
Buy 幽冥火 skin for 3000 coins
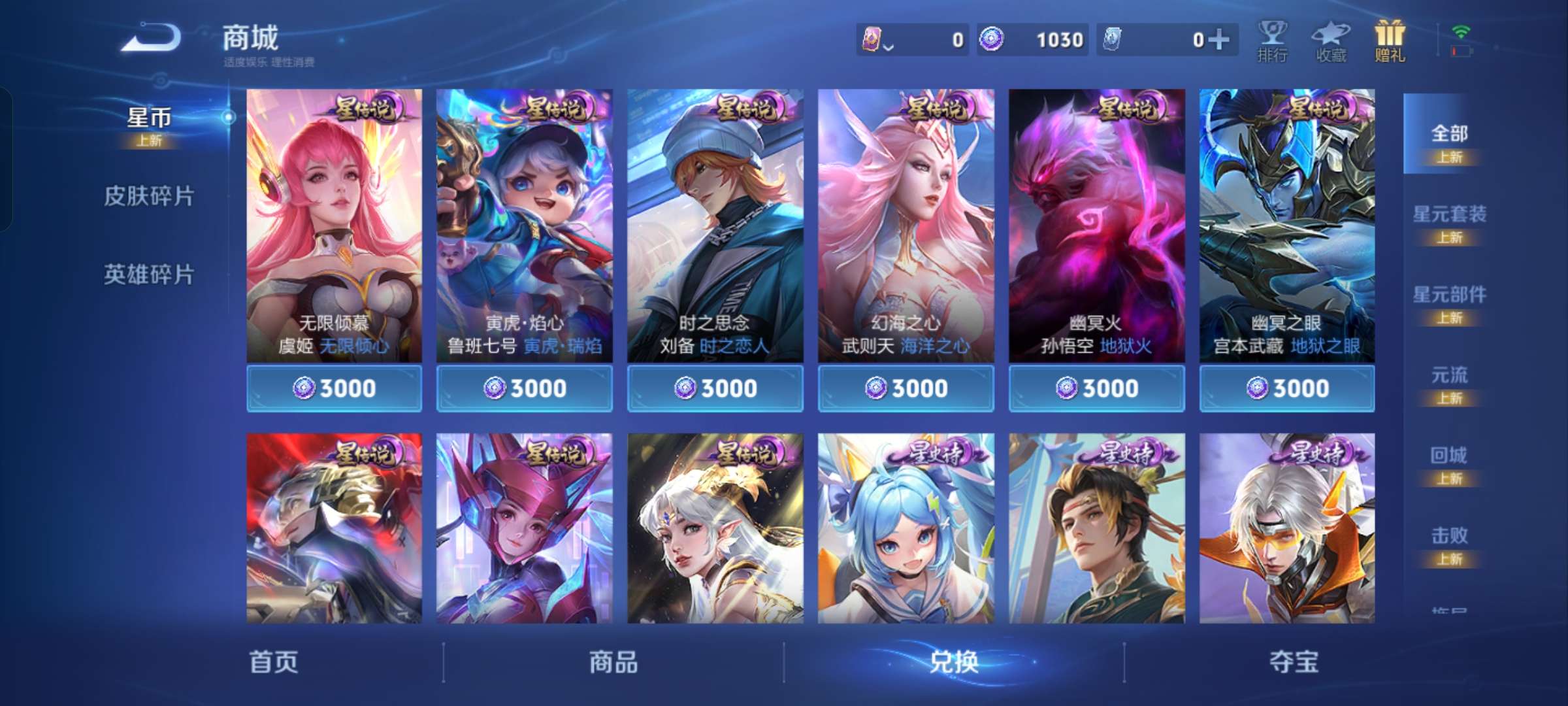(1096, 388)
